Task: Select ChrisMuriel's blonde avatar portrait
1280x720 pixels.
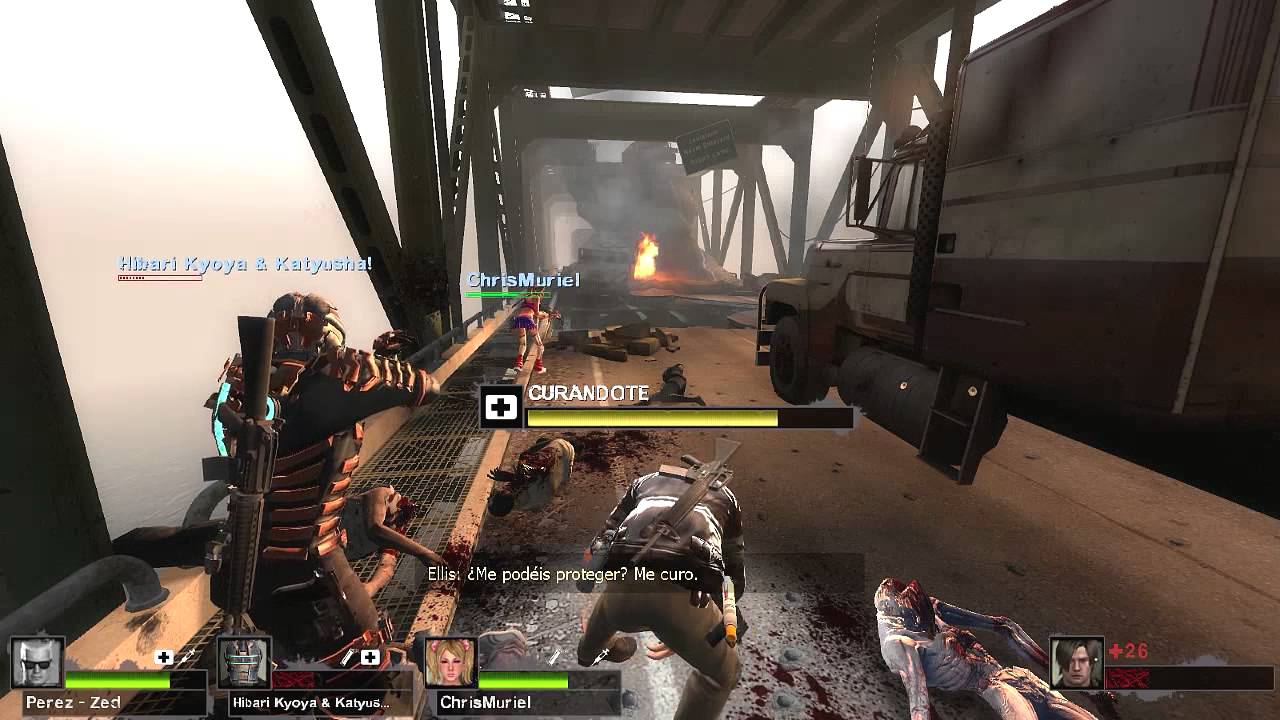Action: pos(450,662)
